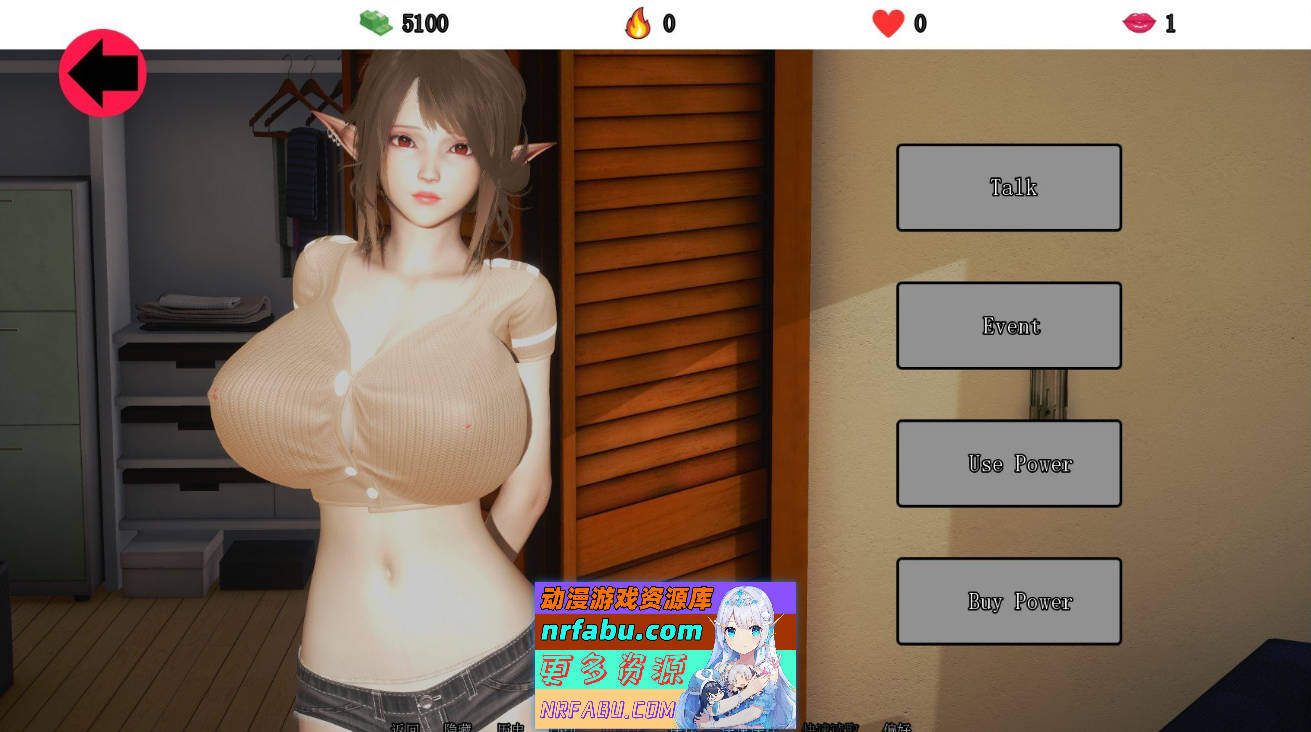Click the pink lips icon showing 1

click(1139, 22)
